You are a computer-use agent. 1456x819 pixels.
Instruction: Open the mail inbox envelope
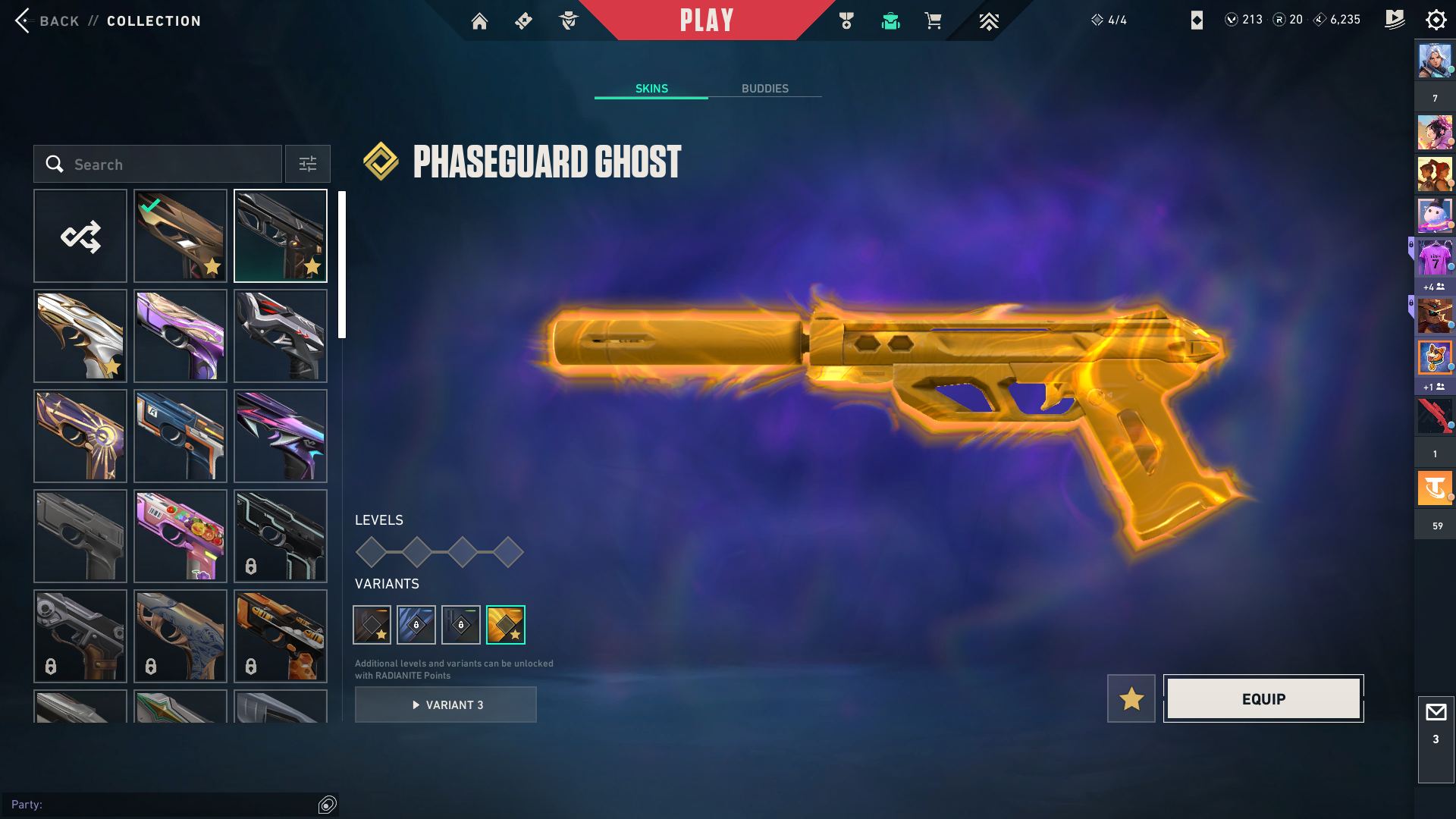pos(1436,713)
